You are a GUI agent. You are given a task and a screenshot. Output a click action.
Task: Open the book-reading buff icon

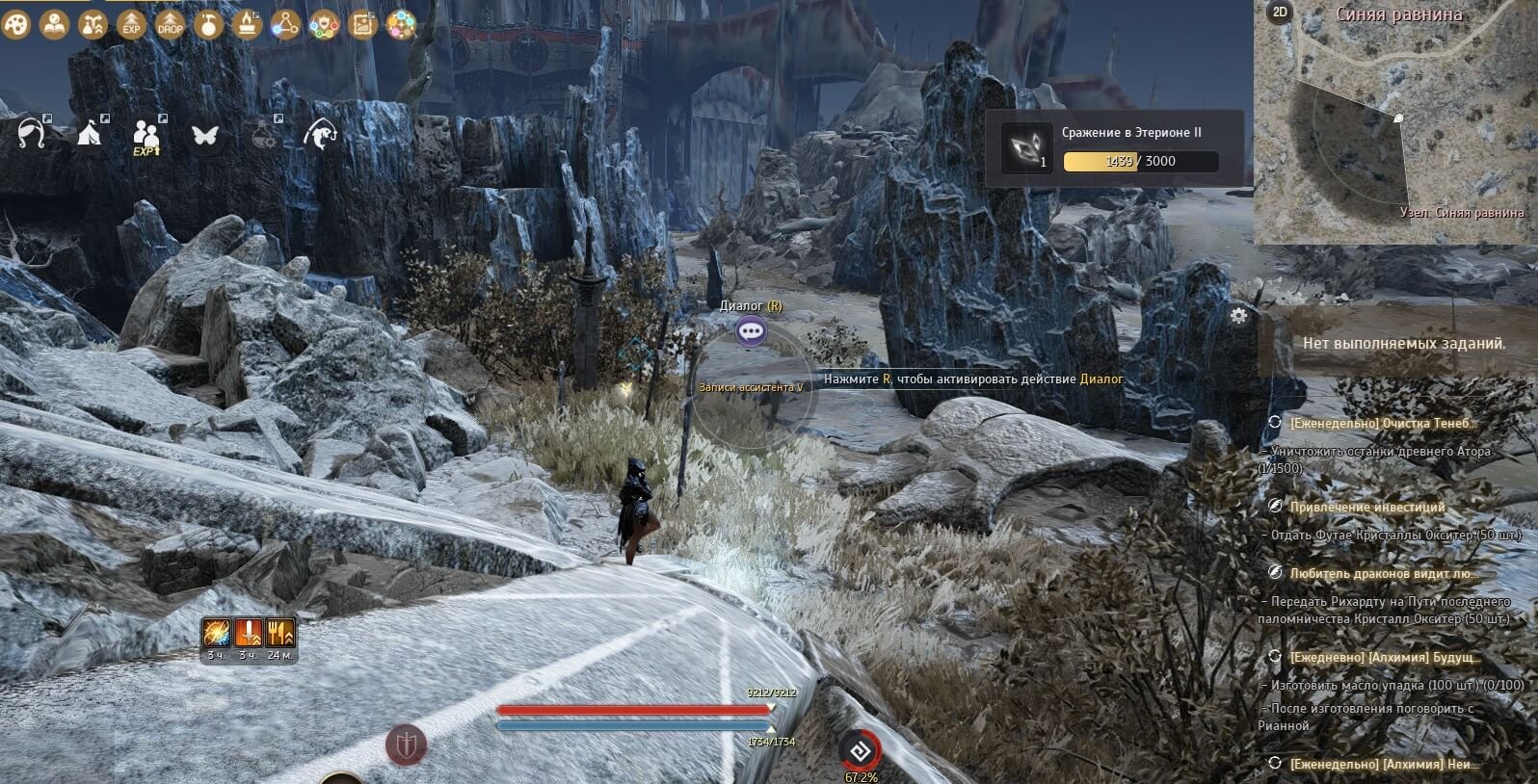53,25
